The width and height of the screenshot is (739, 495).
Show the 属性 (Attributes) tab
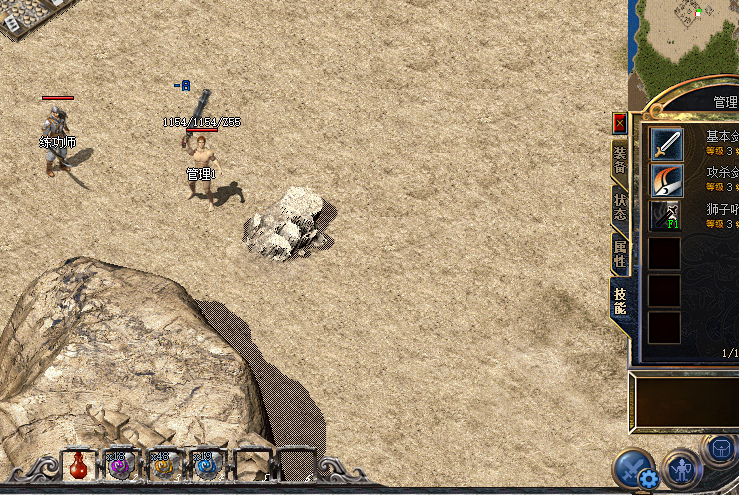tap(620, 252)
